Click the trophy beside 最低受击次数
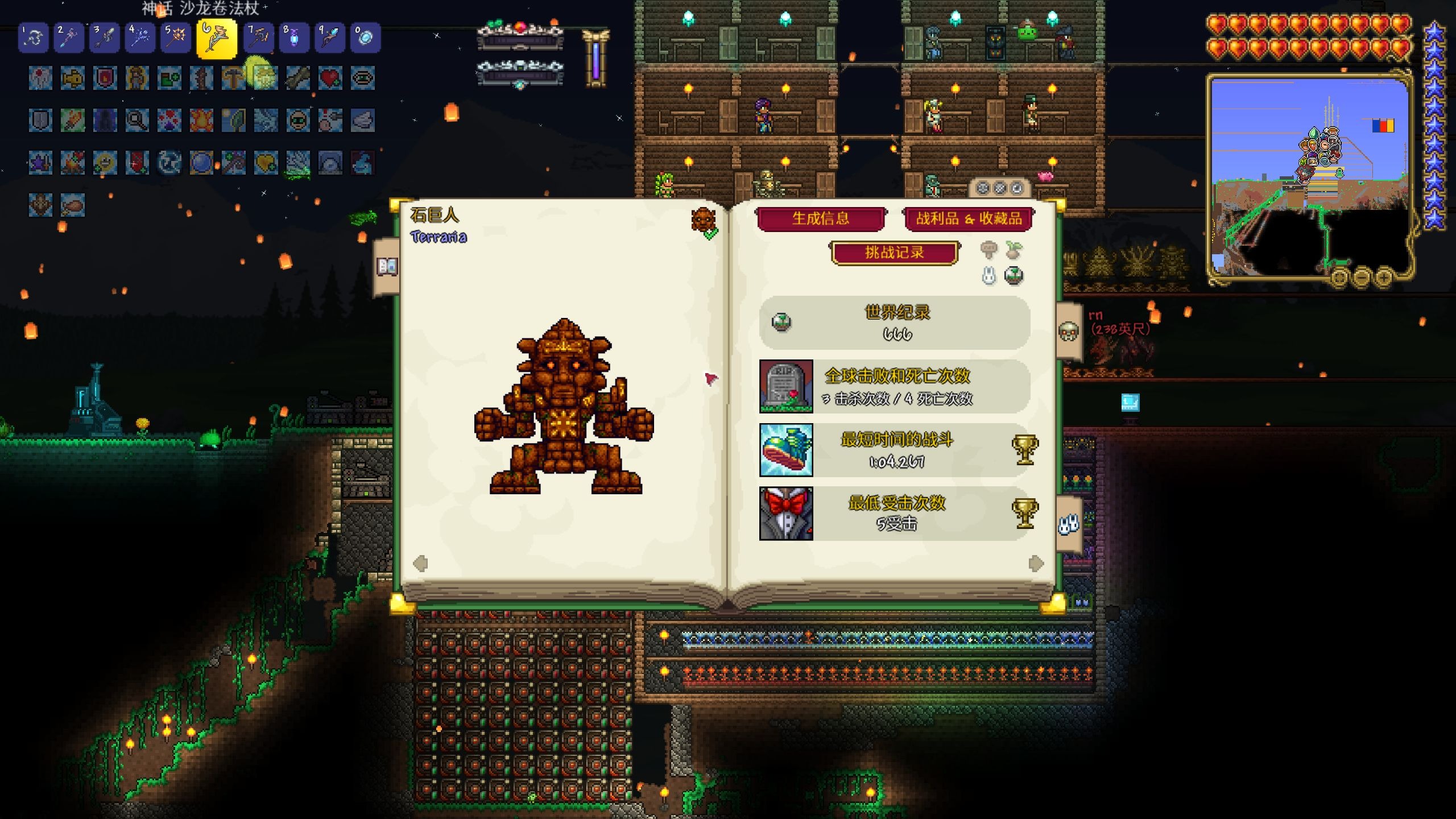 pyautogui.click(x=1024, y=513)
